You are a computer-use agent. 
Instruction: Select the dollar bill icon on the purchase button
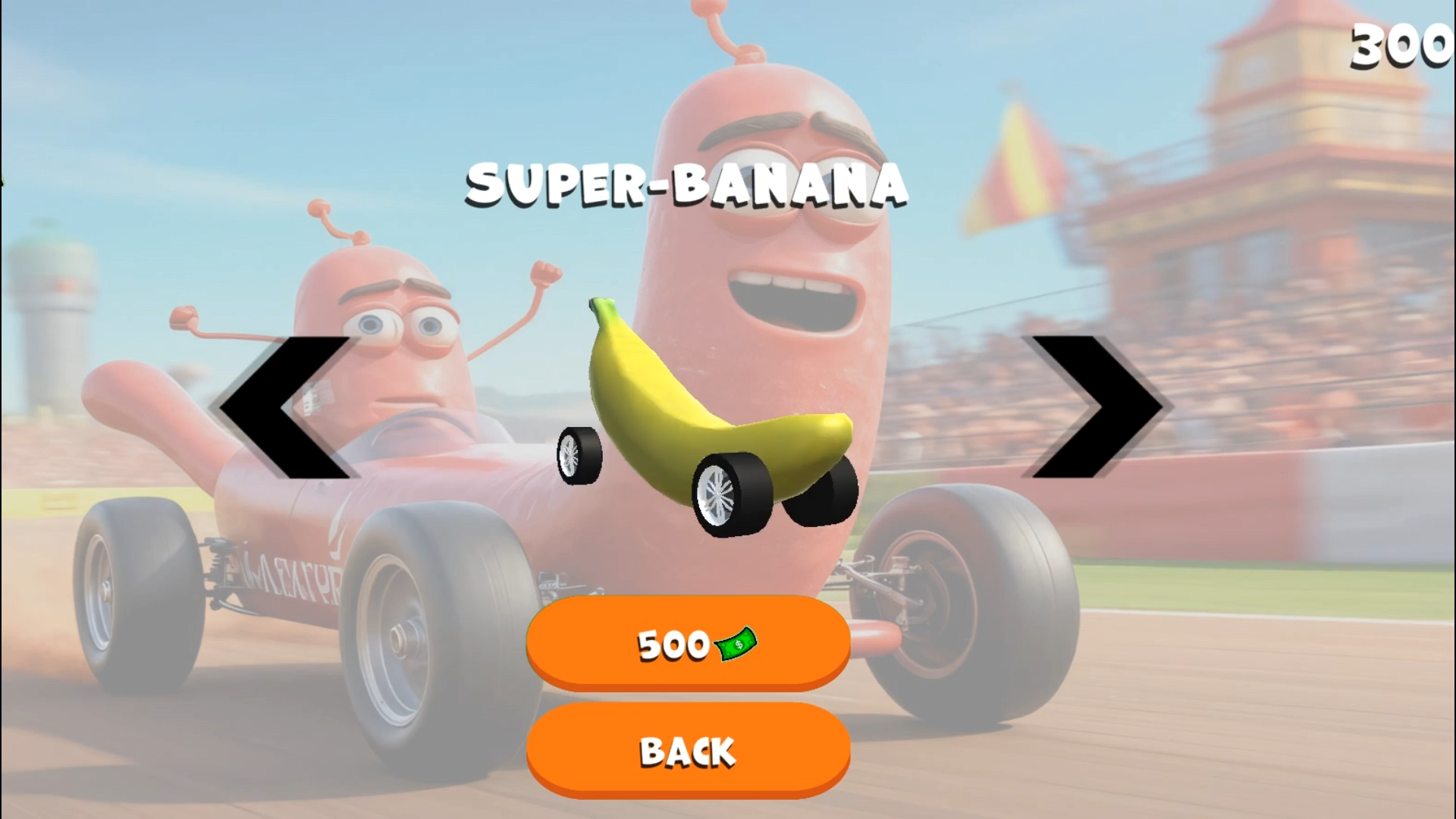click(737, 645)
